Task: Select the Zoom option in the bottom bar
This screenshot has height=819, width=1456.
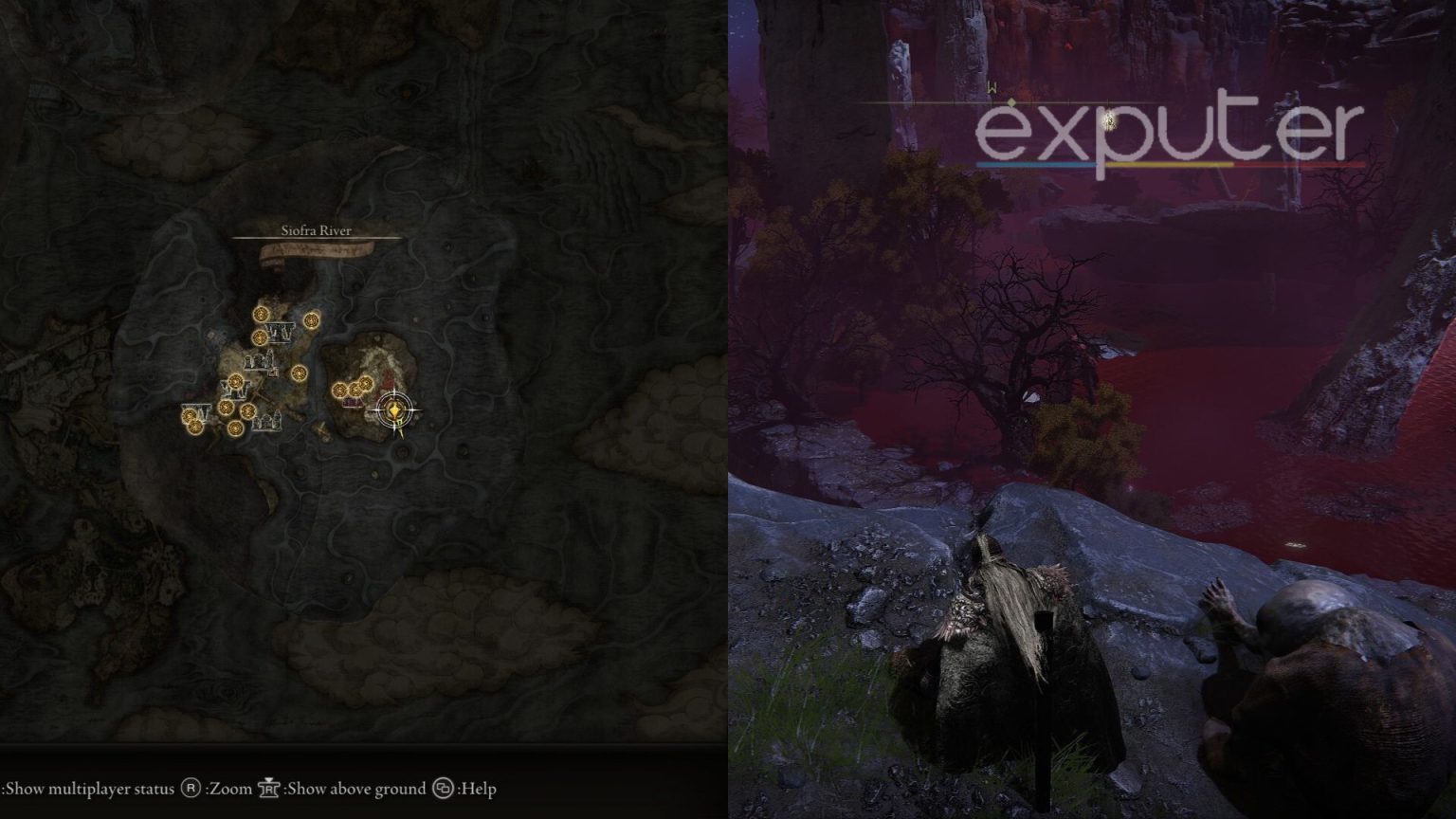Action: tap(227, 788)
